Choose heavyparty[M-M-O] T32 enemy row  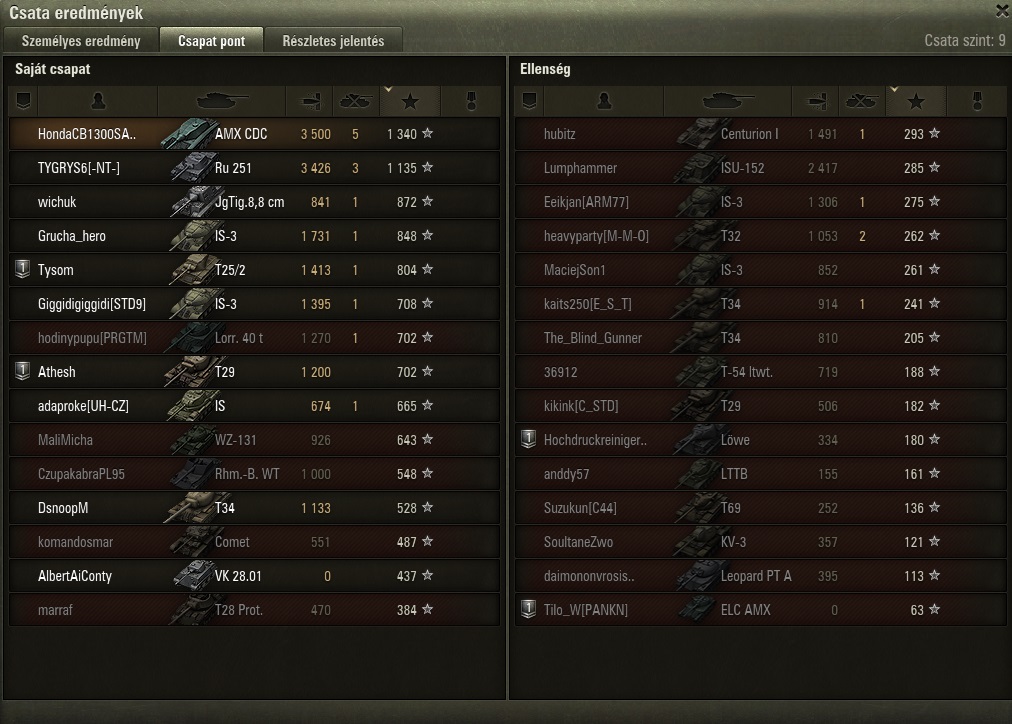pos(760,236)
